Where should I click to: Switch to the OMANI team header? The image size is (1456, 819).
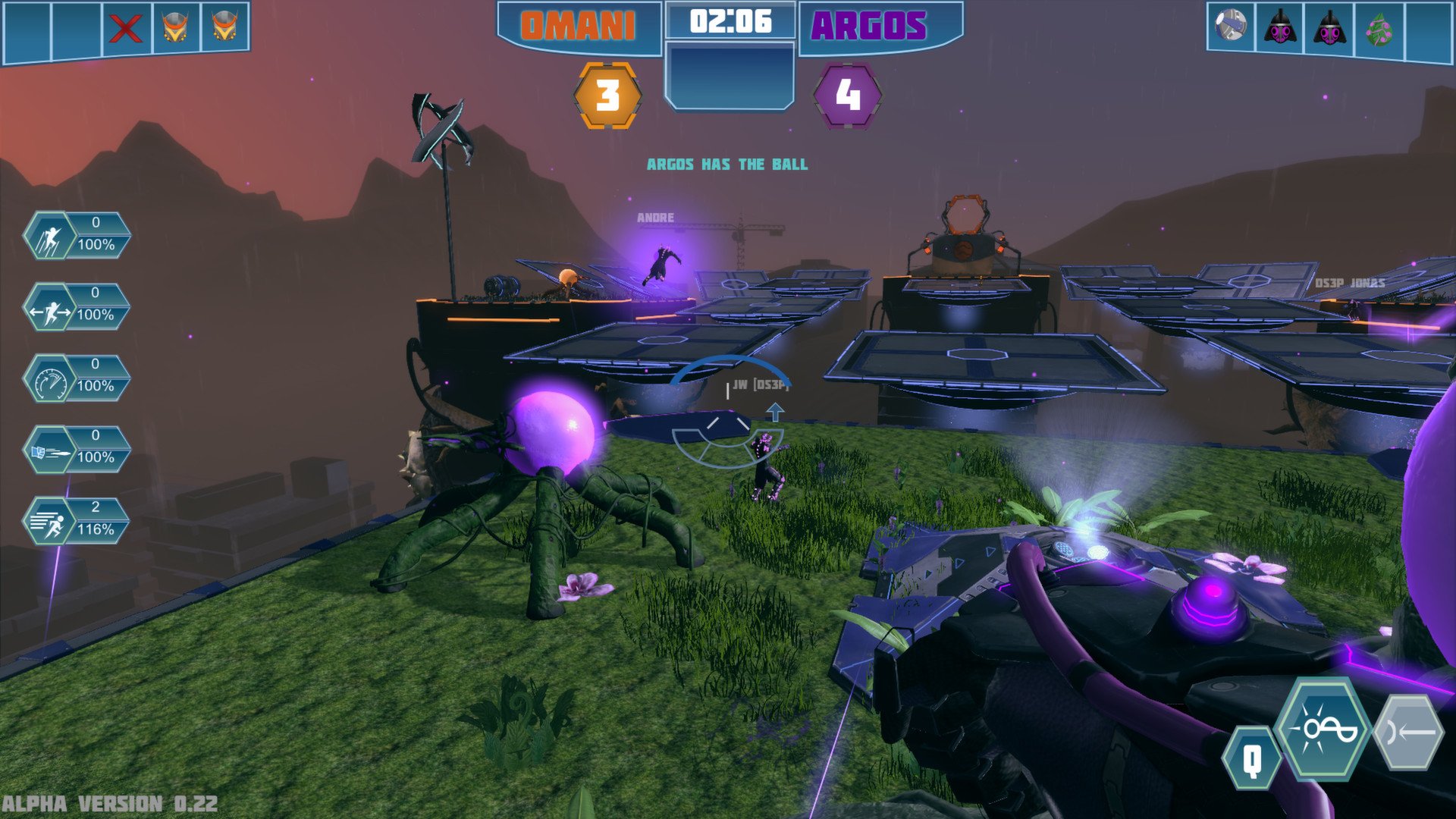point(578,23)
